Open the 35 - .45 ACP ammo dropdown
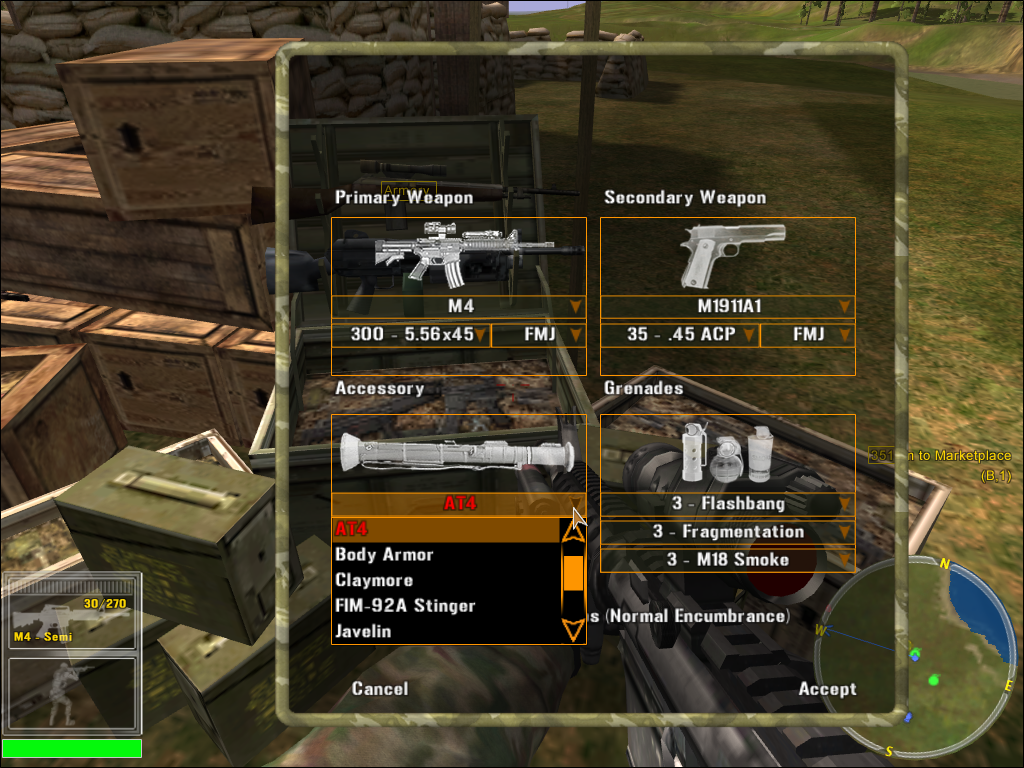The width and height of the screenshot is (1024, 768). [x=680, y=334]
